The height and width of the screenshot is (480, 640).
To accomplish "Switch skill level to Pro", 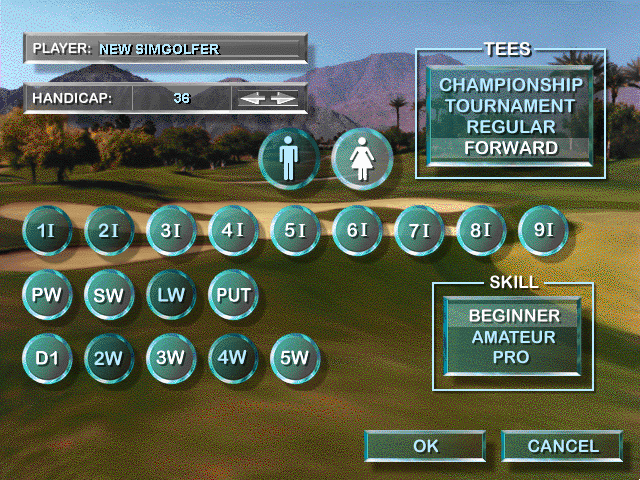I will tap(513, 357).
